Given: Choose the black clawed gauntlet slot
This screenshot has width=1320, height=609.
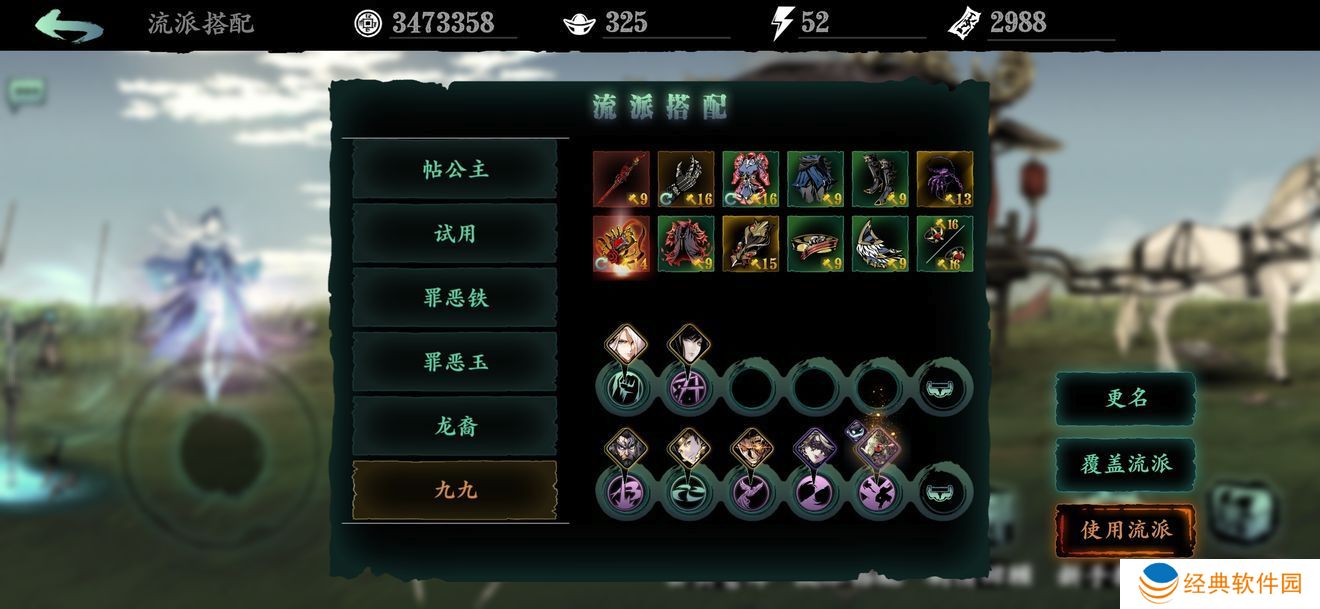Looking at the screenshot, I should click(x=686, y=179).
